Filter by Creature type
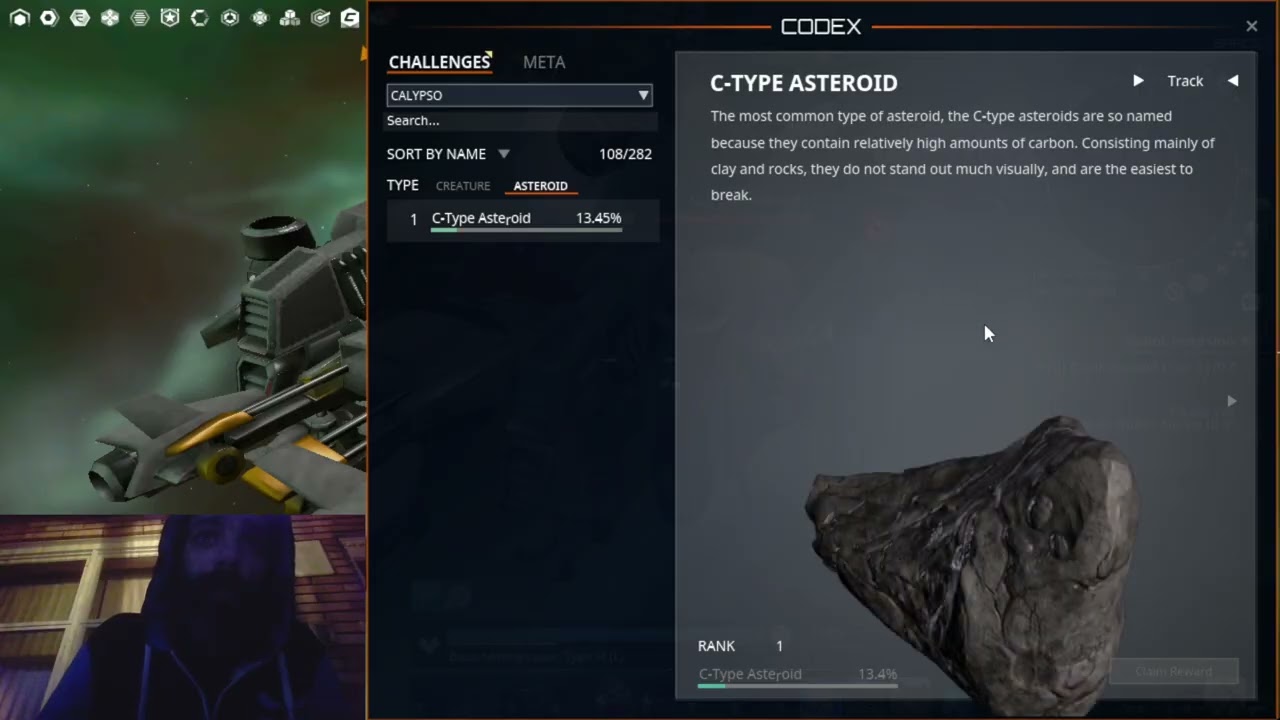This screenshot has height=720, width=1280. coord(463,186)
